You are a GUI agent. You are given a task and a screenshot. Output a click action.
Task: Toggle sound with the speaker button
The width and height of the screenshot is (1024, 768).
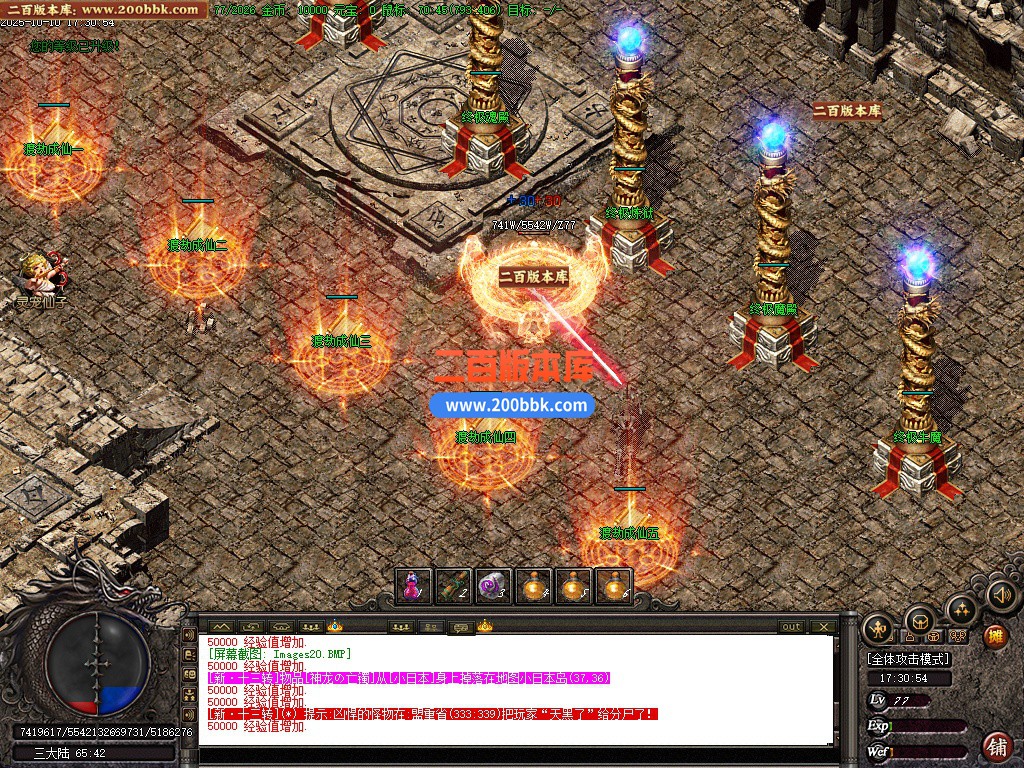(x=1001, y=595)
